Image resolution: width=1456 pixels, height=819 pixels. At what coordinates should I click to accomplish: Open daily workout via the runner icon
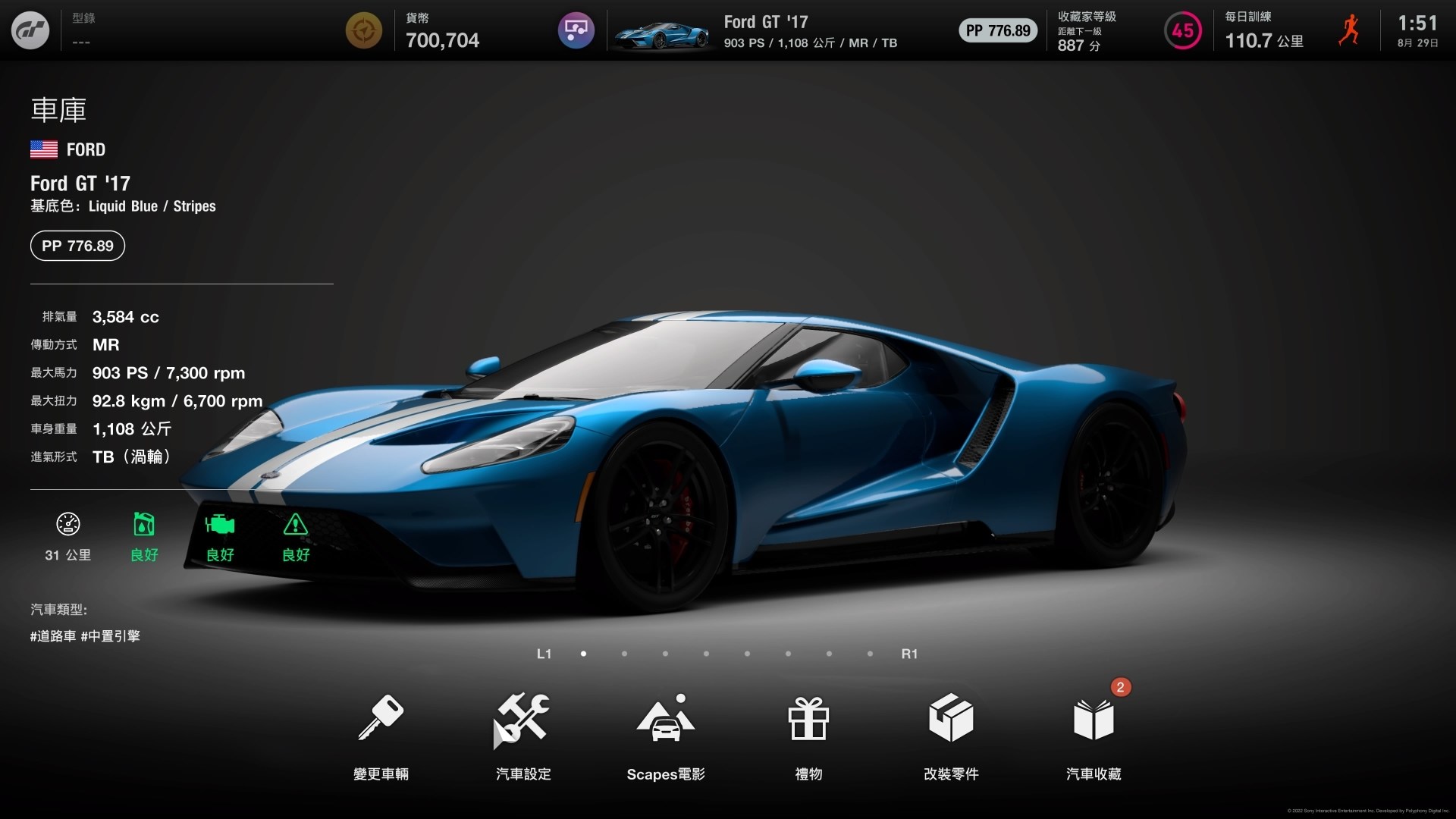coord(1351,30)
